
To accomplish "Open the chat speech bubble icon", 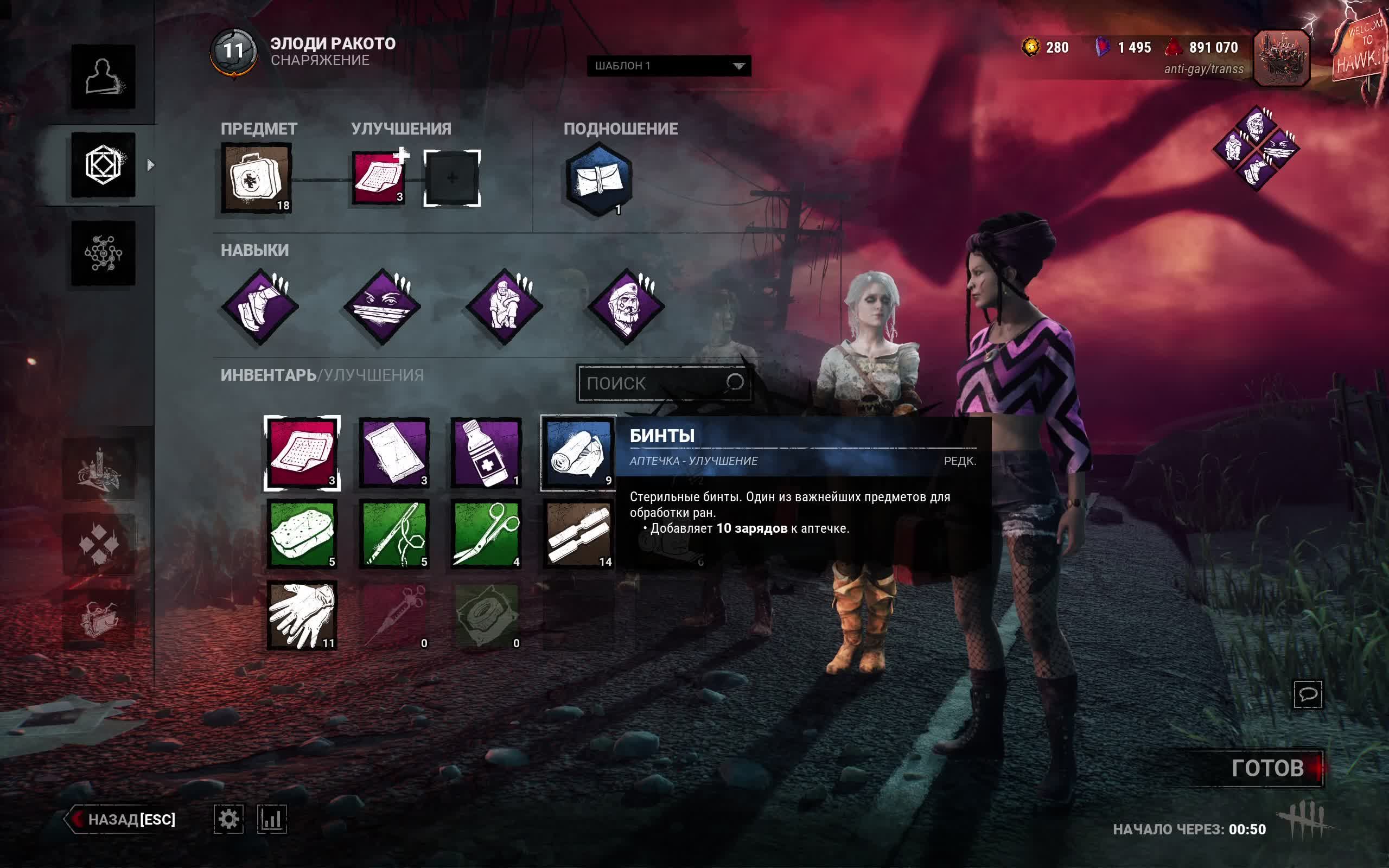I will (x=1308, y=694).
